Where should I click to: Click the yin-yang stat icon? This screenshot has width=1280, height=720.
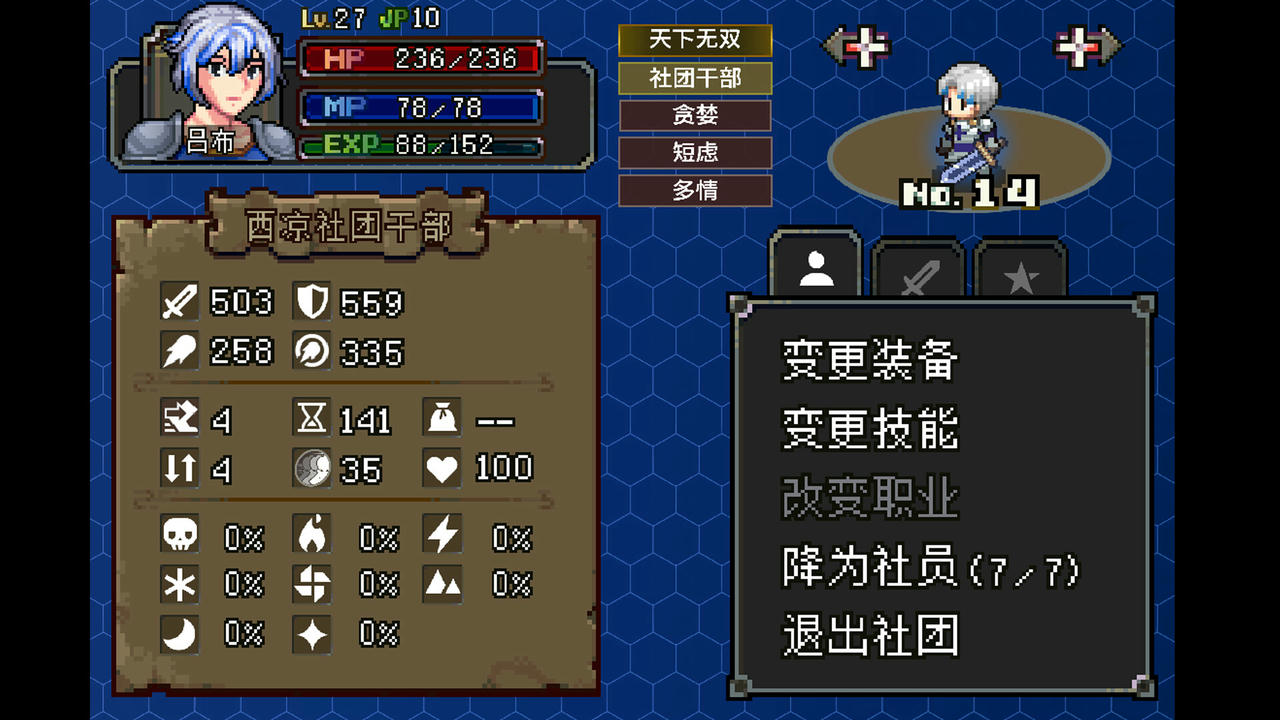coord(311,468)
